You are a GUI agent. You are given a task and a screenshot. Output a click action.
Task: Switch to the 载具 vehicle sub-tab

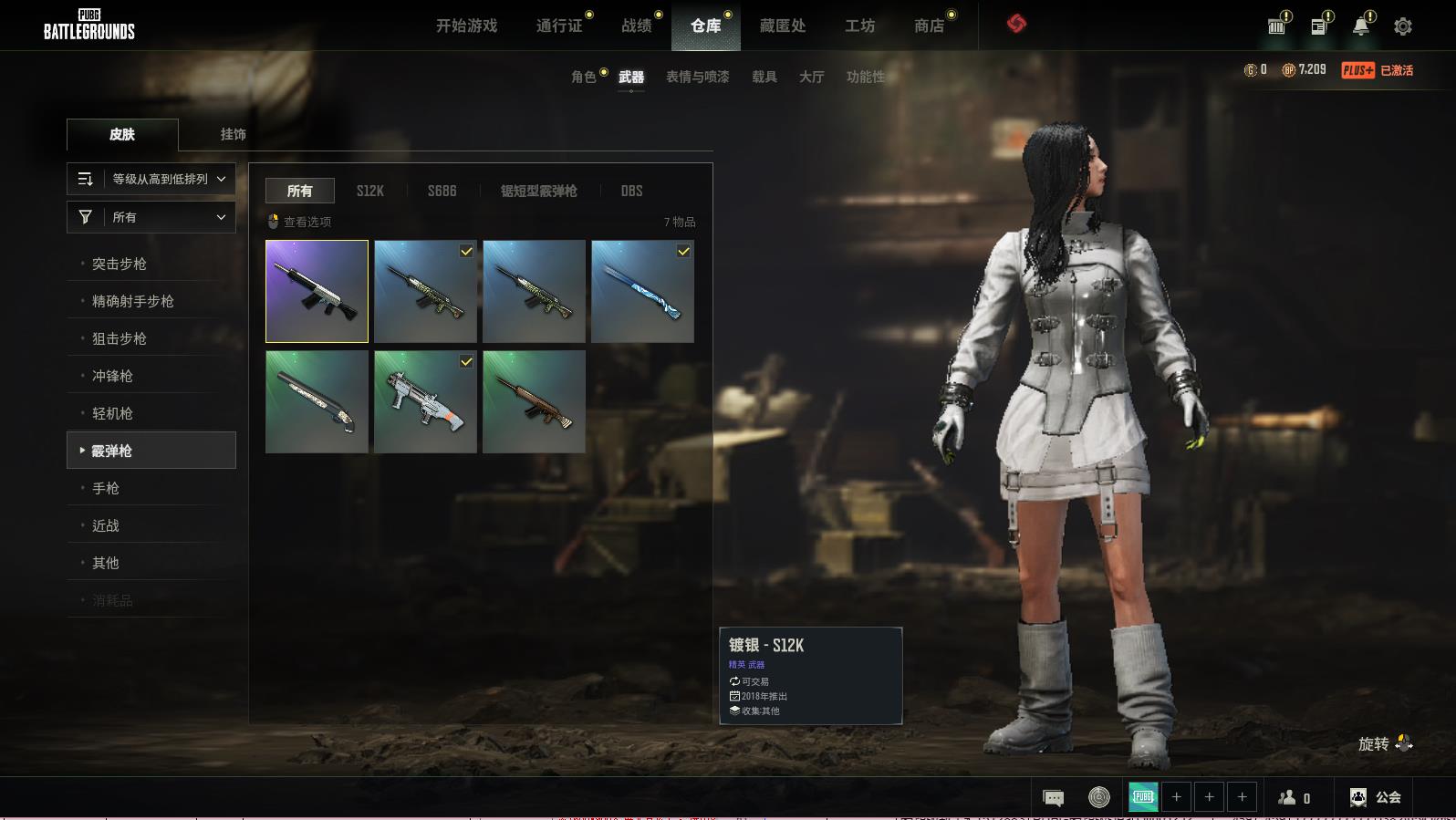point(764,77)
